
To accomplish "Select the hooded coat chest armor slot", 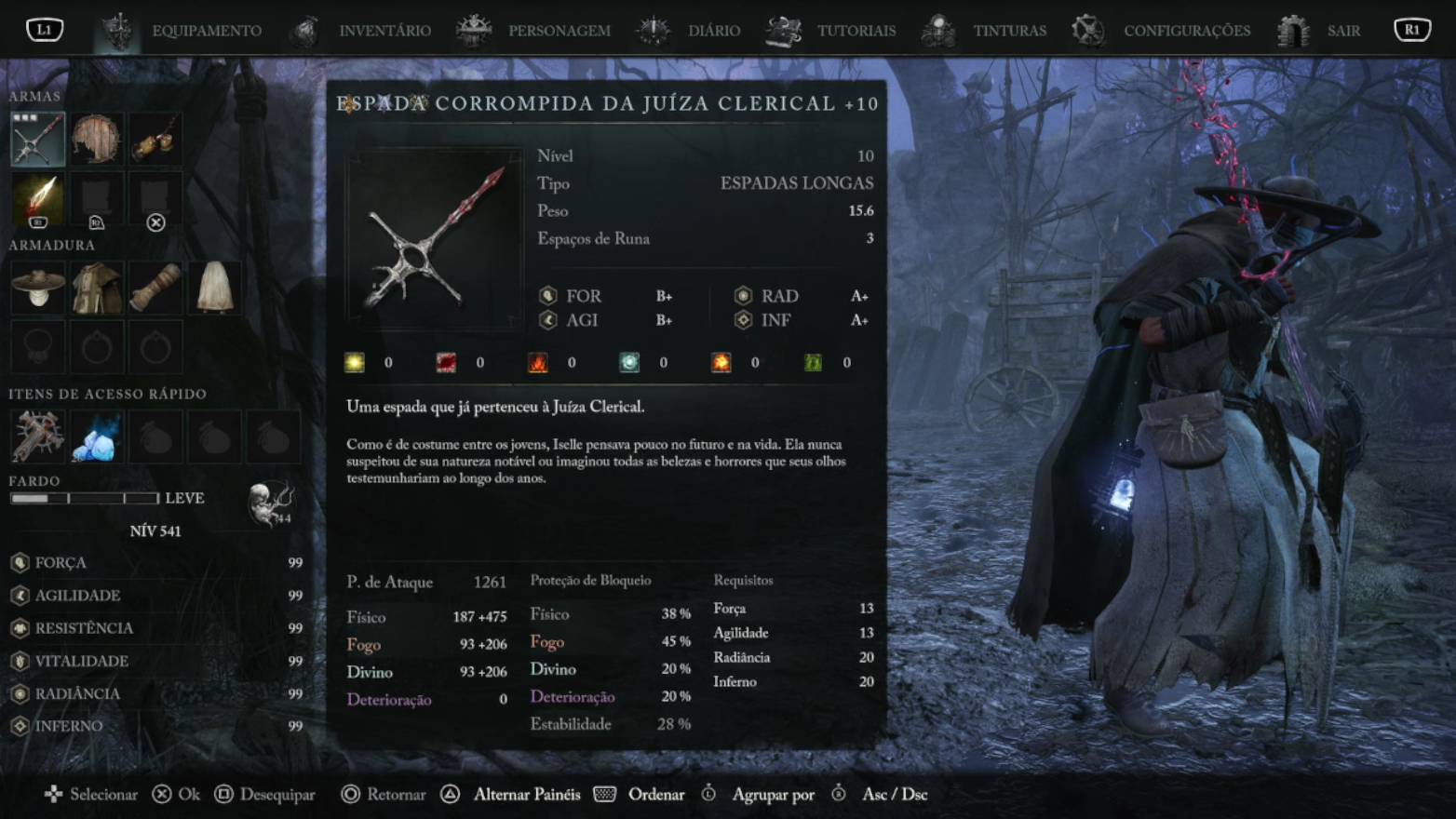I will coord(96,288).
